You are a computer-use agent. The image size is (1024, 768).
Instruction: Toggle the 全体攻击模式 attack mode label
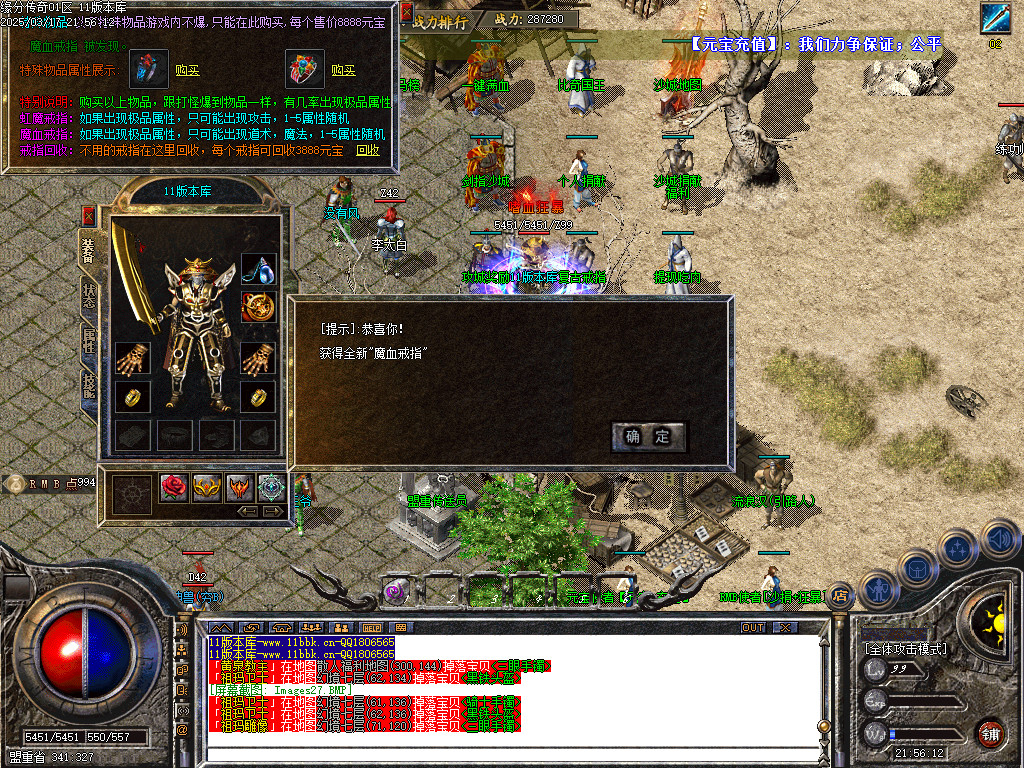pyautogui.click(x=905, y=649)
